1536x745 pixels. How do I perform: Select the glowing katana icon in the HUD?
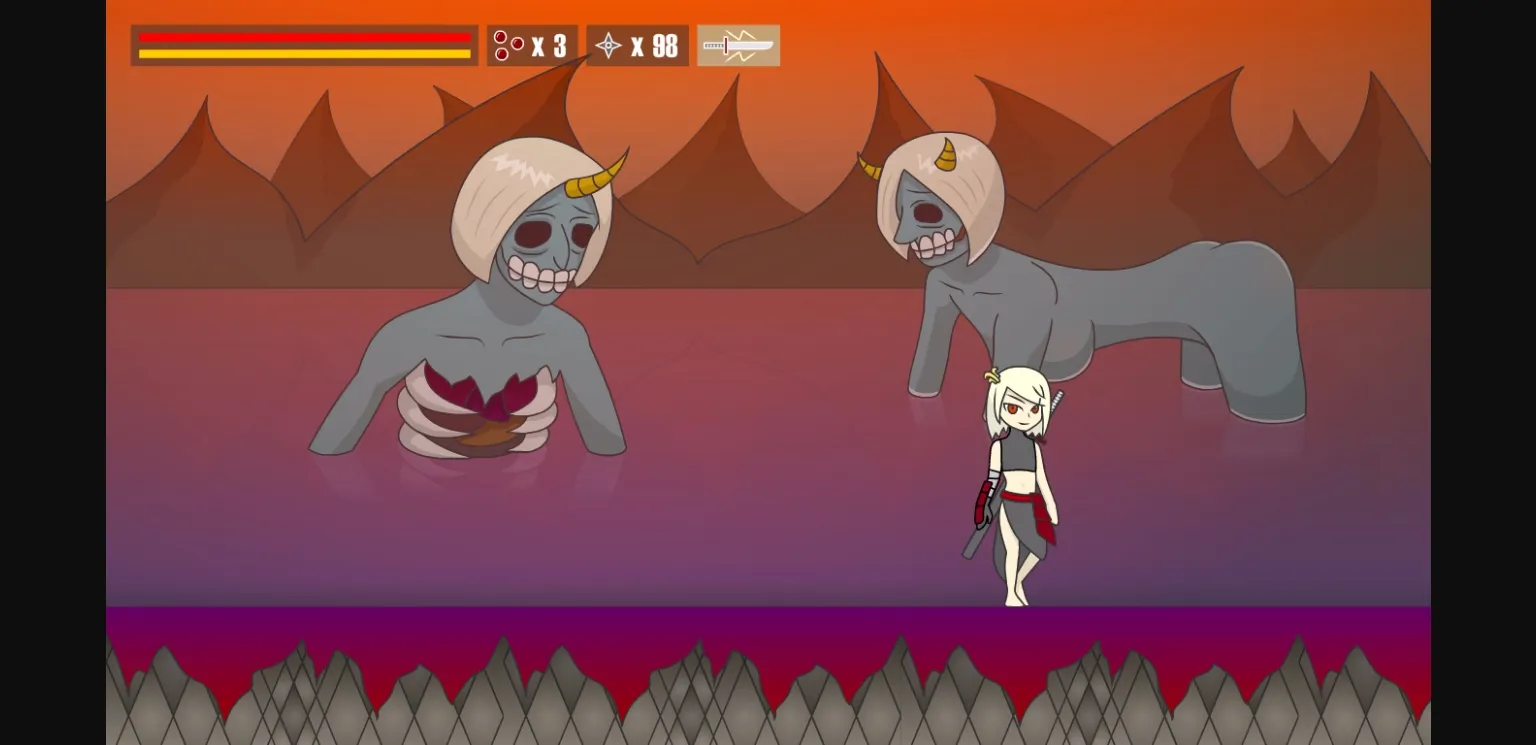[x=738, y=44]
